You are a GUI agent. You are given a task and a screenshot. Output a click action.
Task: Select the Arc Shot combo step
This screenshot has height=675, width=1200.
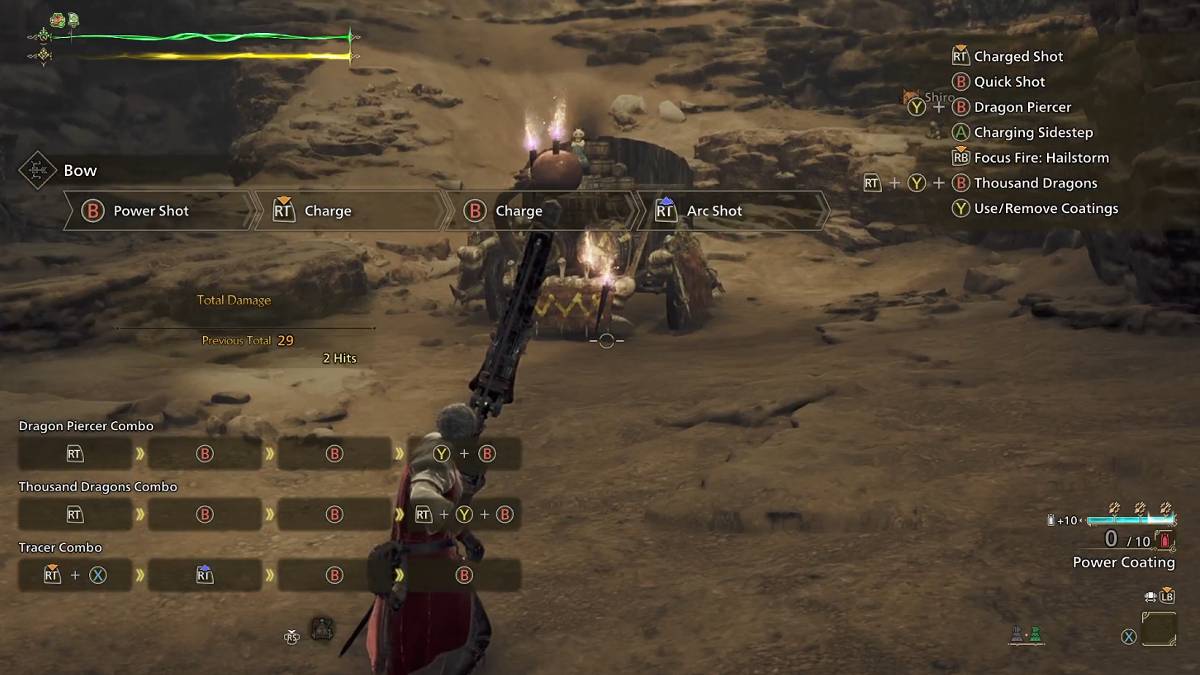[714, 211]
